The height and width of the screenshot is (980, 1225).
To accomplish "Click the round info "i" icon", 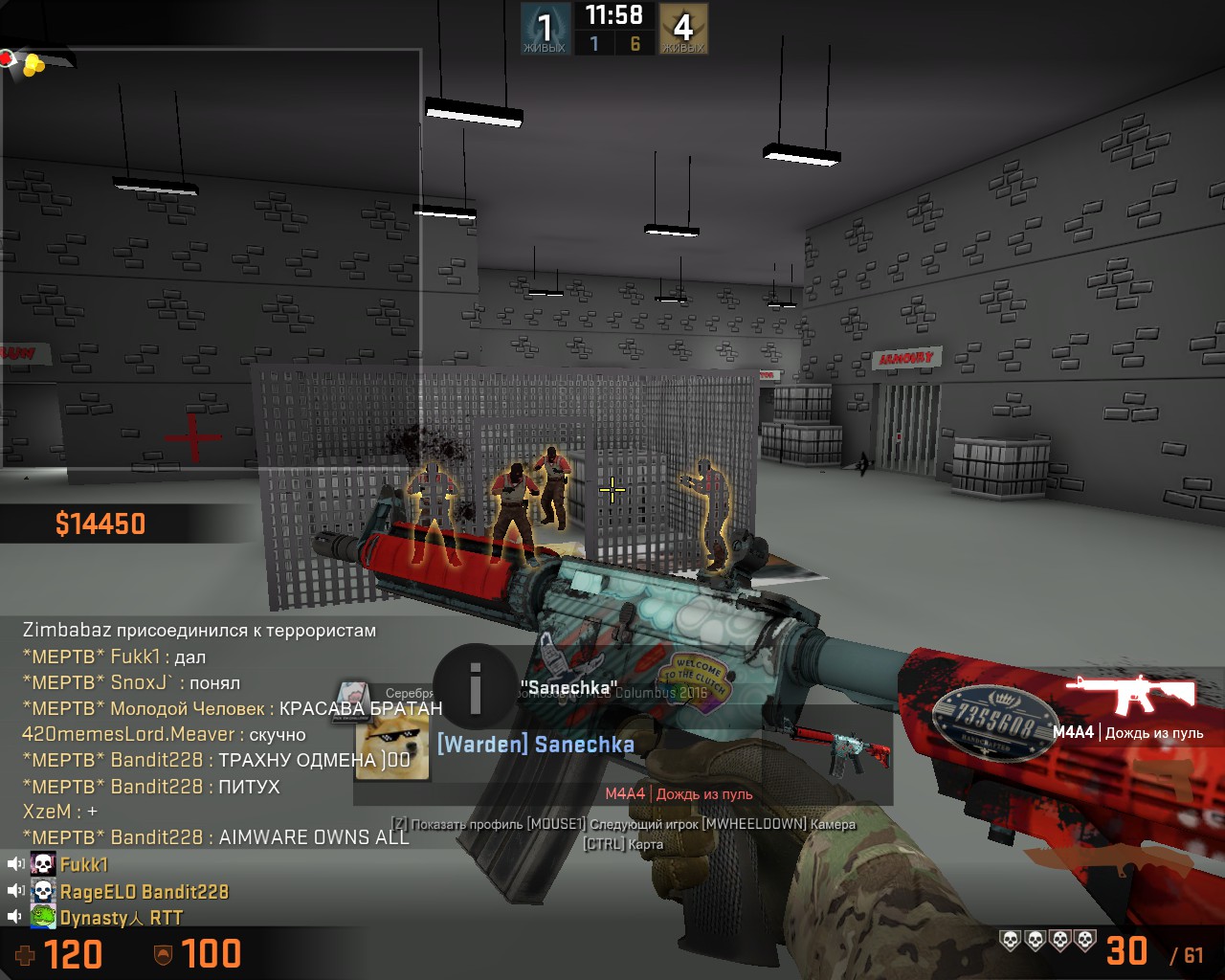I will click(476, 686).
